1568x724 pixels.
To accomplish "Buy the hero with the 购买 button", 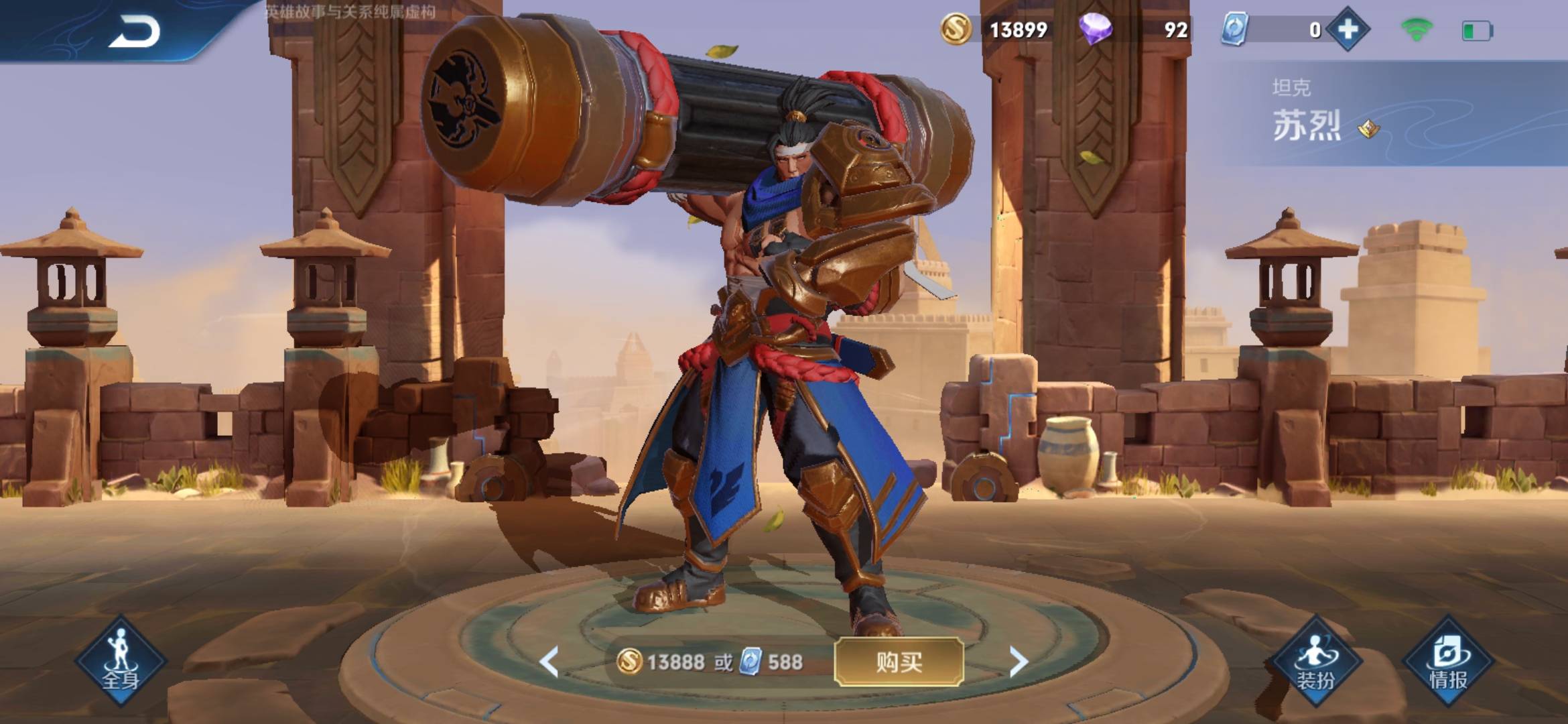I will coord(899,662).
